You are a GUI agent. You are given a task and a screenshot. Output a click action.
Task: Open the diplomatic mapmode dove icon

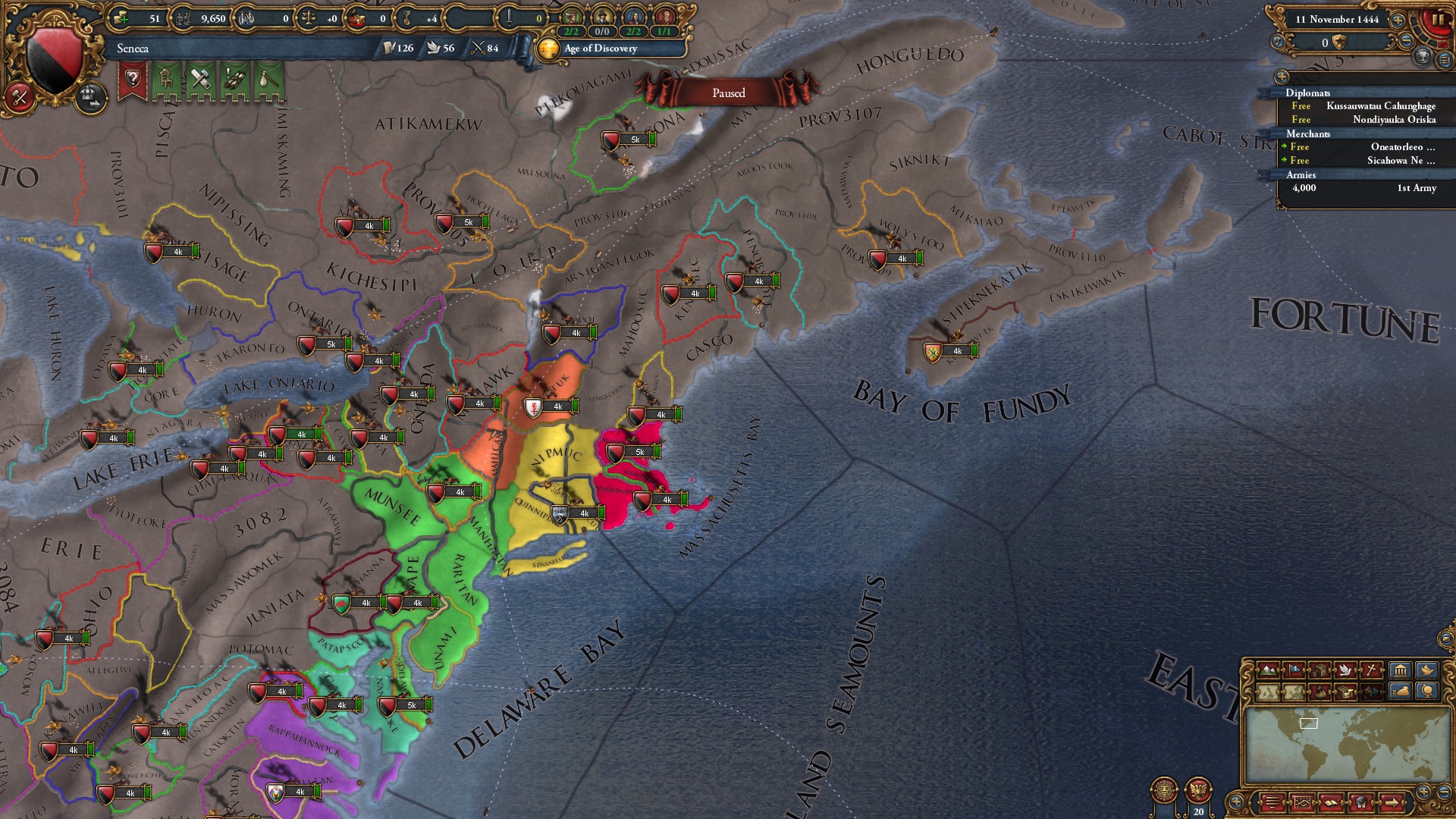click(1345, 669)
